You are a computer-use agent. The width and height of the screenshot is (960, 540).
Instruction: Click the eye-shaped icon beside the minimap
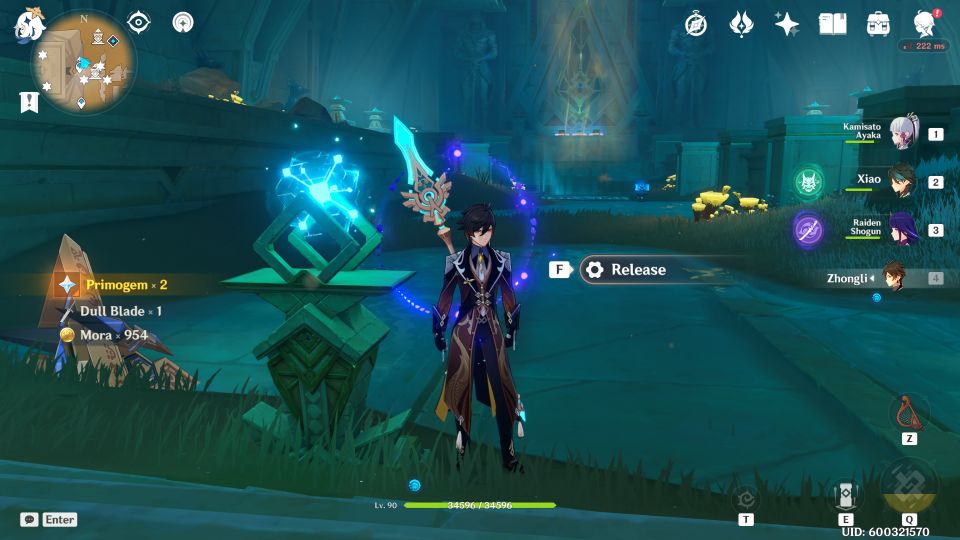(140, 22)
